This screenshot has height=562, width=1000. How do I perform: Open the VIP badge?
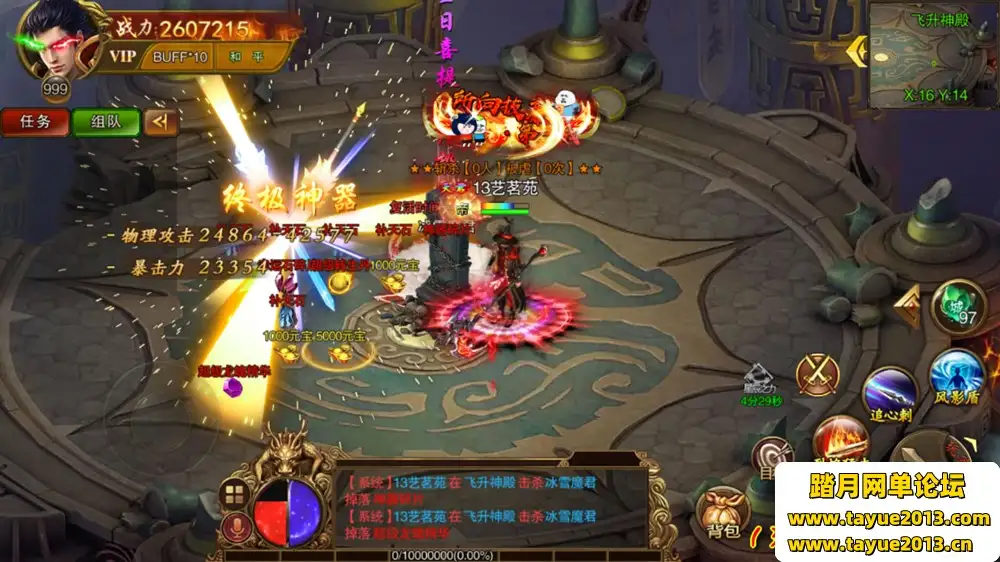click(x=123, y=57)
